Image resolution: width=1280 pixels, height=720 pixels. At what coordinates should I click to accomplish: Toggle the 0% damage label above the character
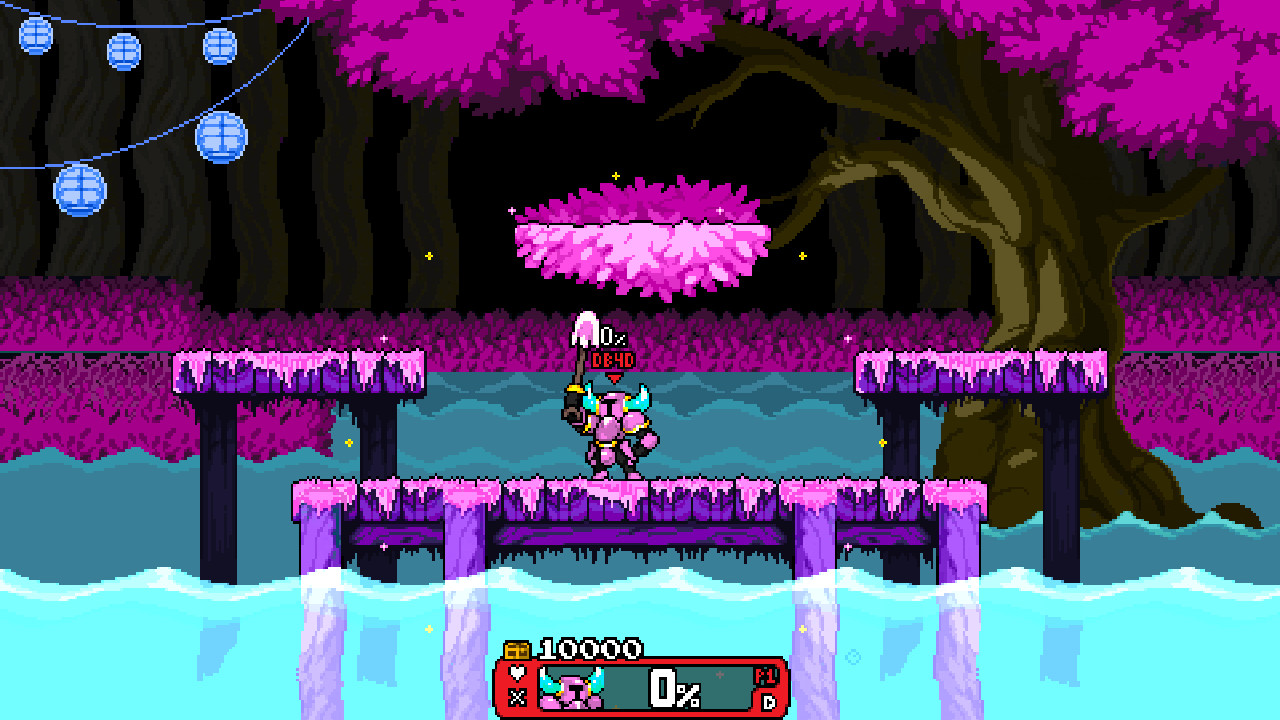tap(612, 336)
